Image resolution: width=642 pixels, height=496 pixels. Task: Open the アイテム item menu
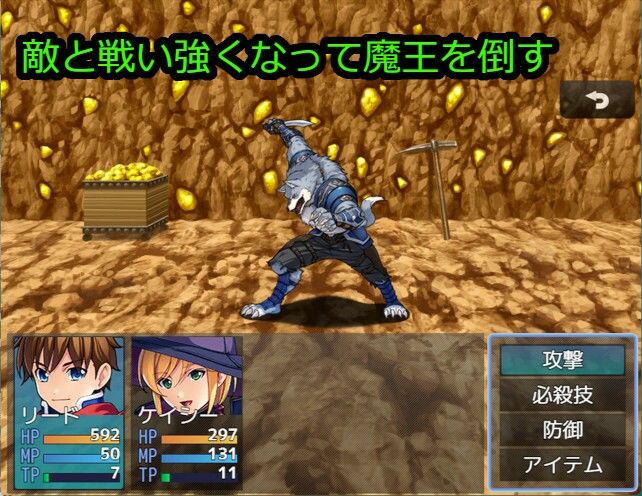point(563,464)
